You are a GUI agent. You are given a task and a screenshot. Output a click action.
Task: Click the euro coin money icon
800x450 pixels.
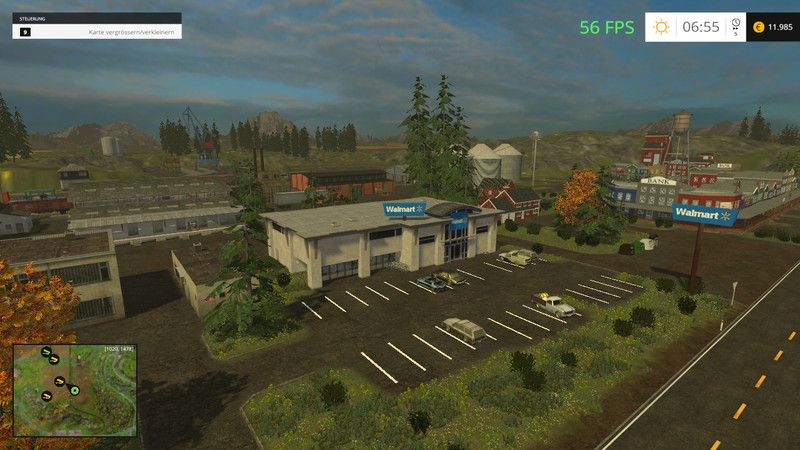click(757, 27)
